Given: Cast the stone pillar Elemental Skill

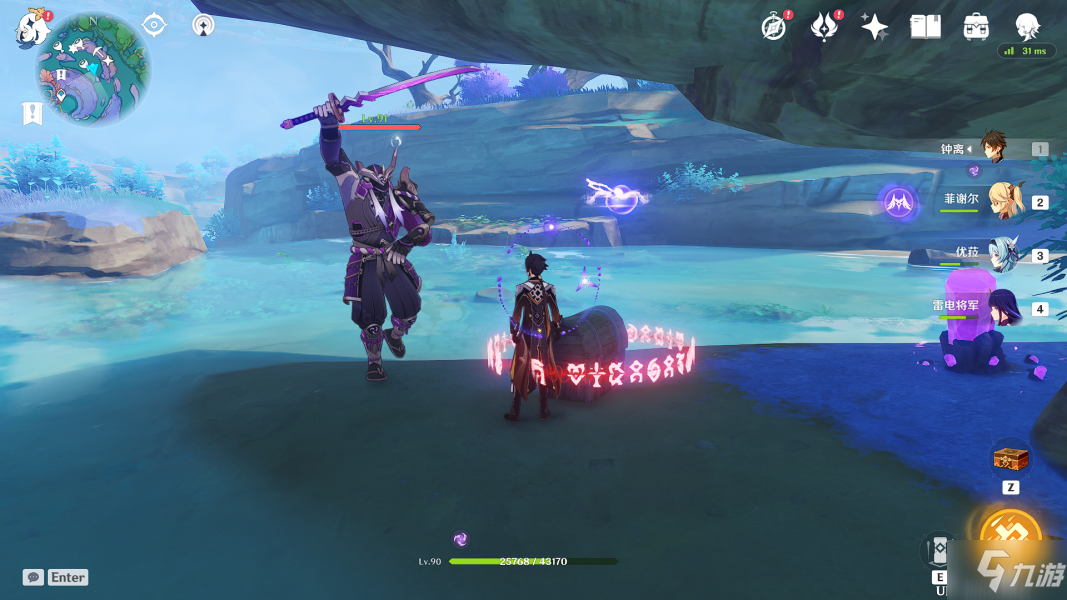Looking at the screenshot, I should (941, 551).
